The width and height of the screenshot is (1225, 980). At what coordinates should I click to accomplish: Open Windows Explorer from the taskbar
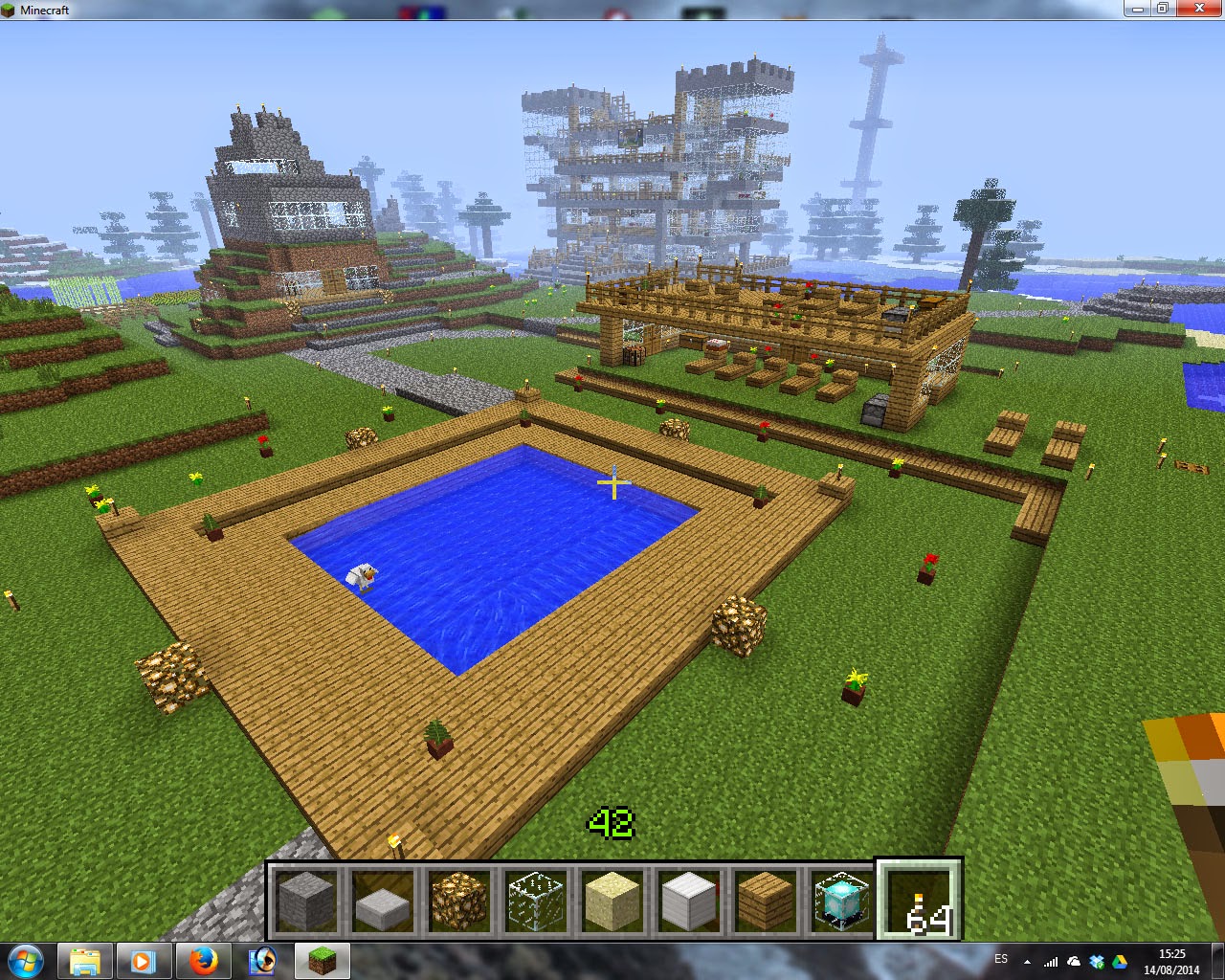(86, 961)
